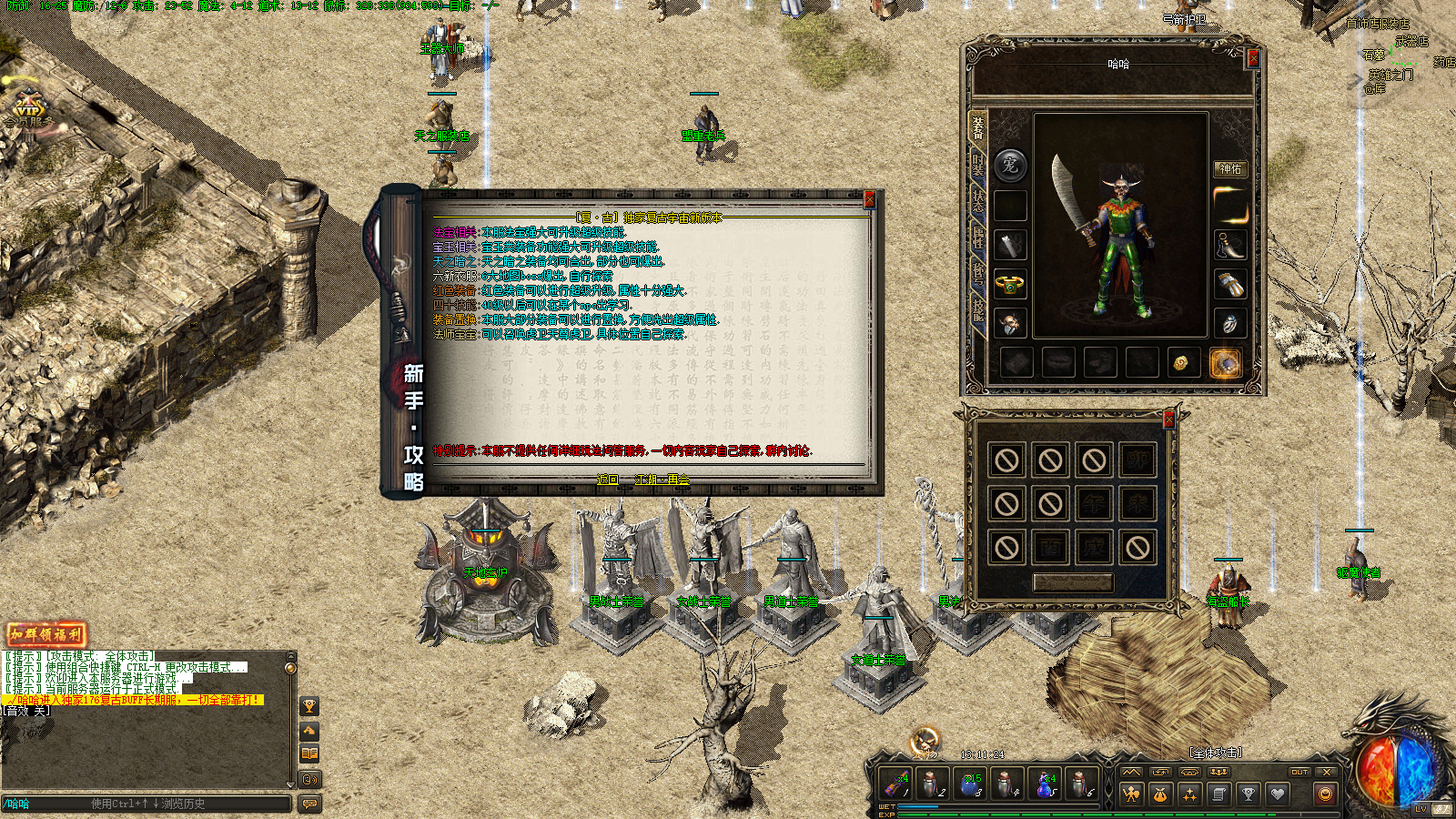Open the 神佑 blessing button

pos(1229,169)
